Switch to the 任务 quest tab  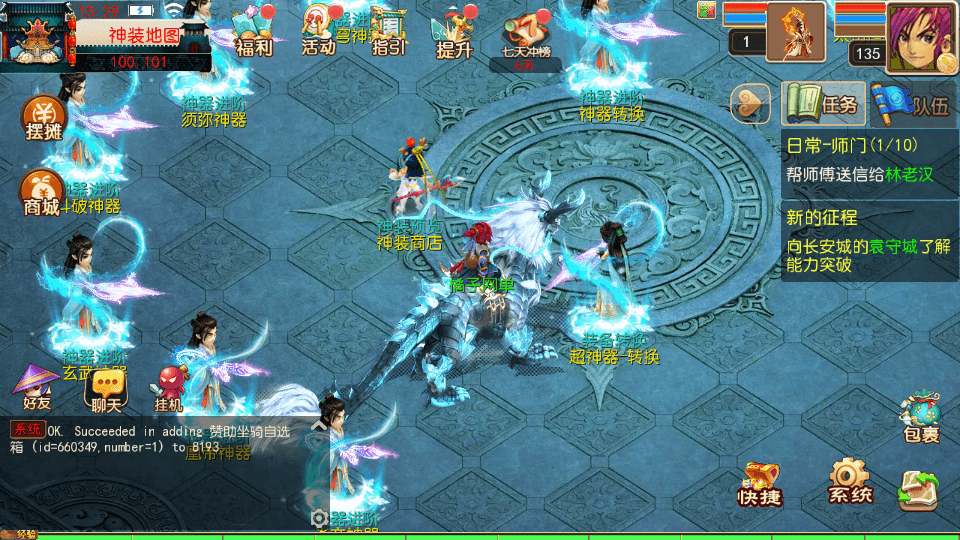823,104
